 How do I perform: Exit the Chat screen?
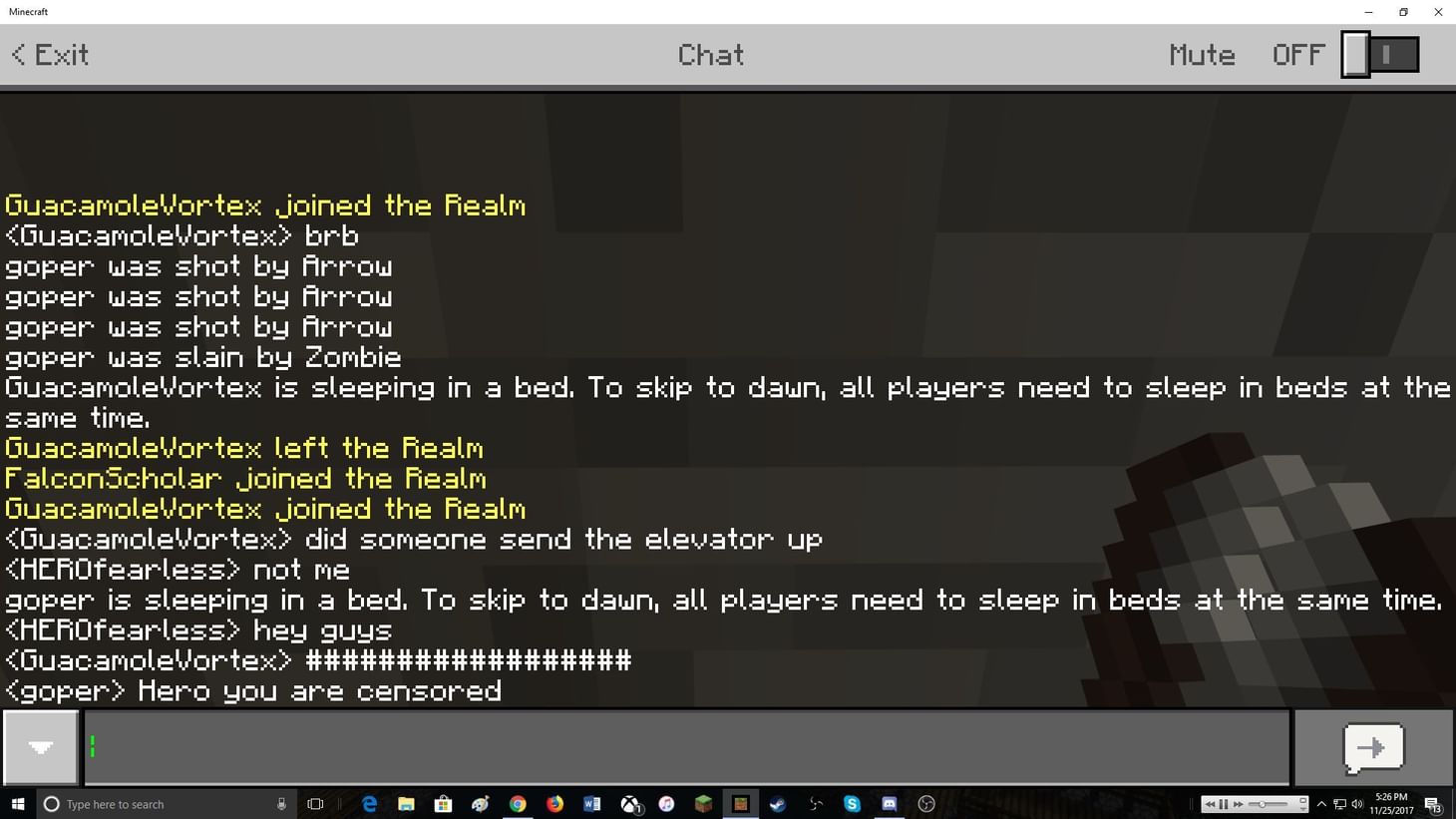click(48, 55)
